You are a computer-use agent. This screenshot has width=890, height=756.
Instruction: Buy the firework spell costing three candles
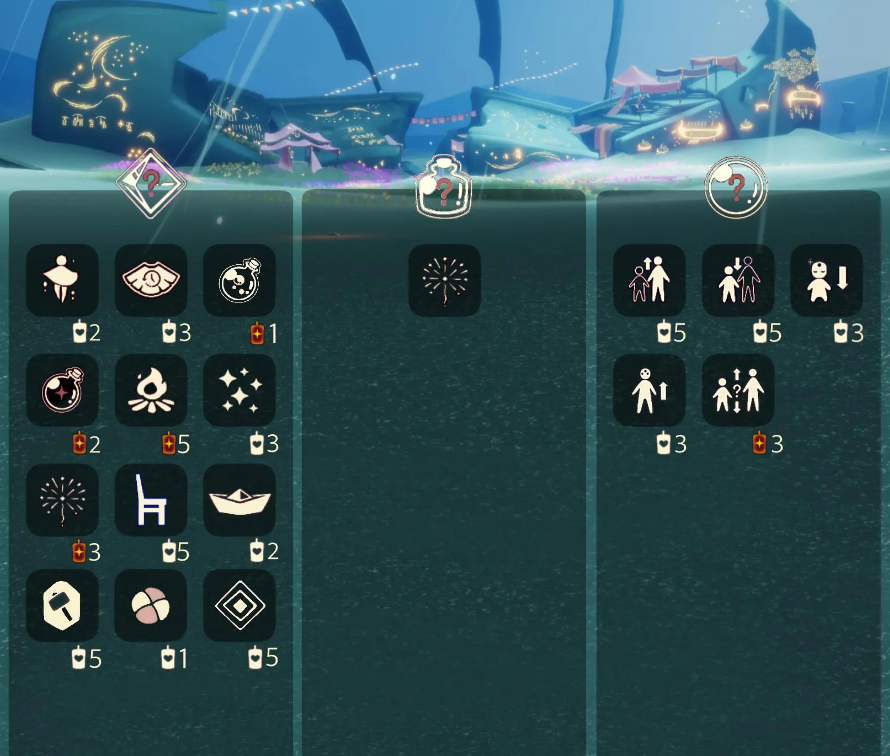[x=62, y=500]
